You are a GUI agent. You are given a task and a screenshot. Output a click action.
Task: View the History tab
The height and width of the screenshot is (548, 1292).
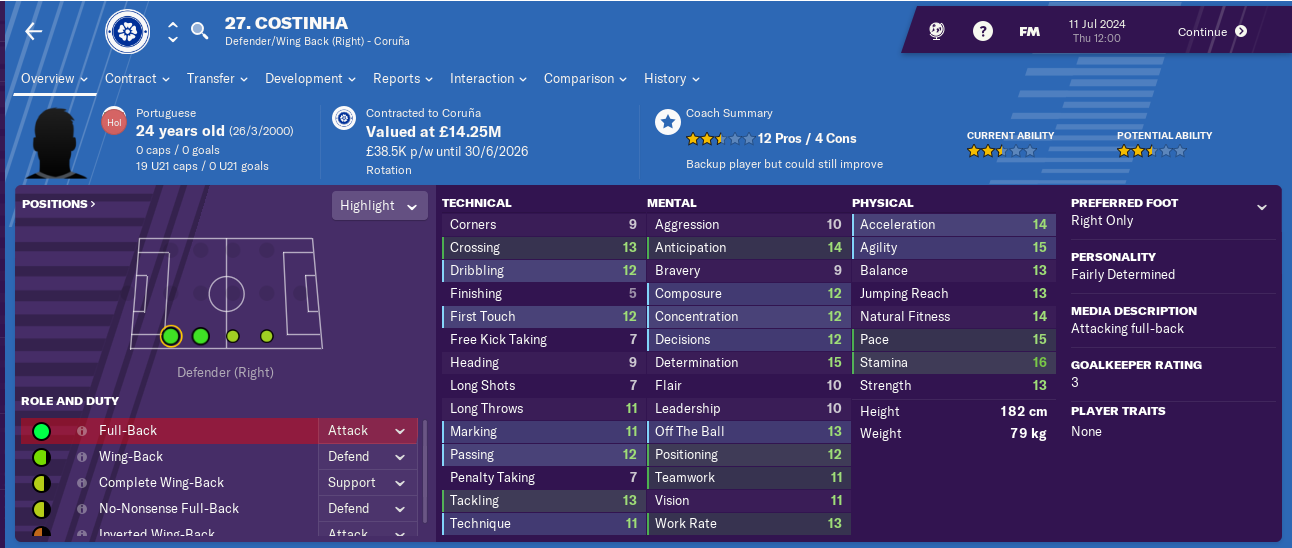point(671,78)
